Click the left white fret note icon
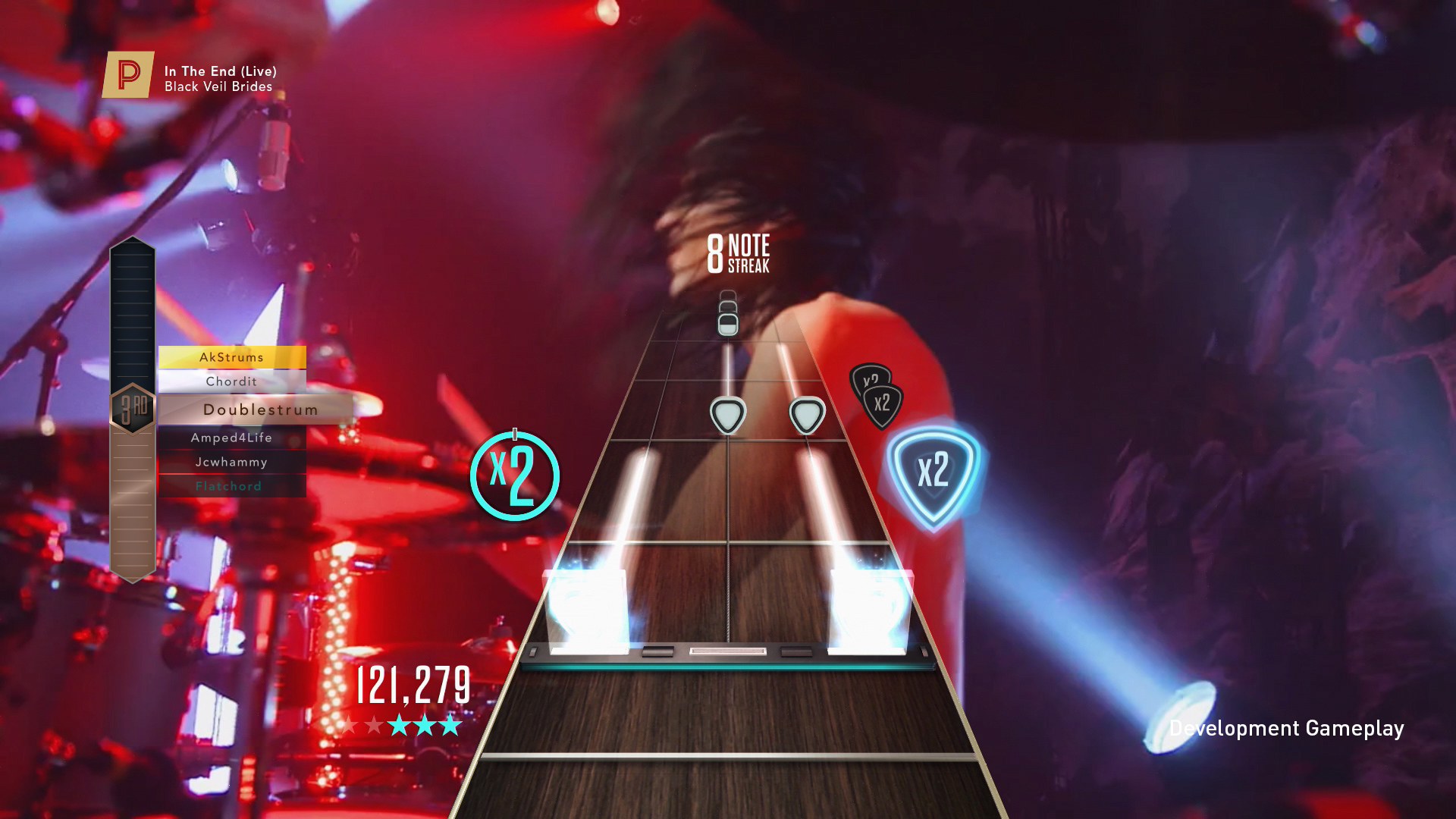Screen dimensions: 1456x819 (x=730, y=416)
